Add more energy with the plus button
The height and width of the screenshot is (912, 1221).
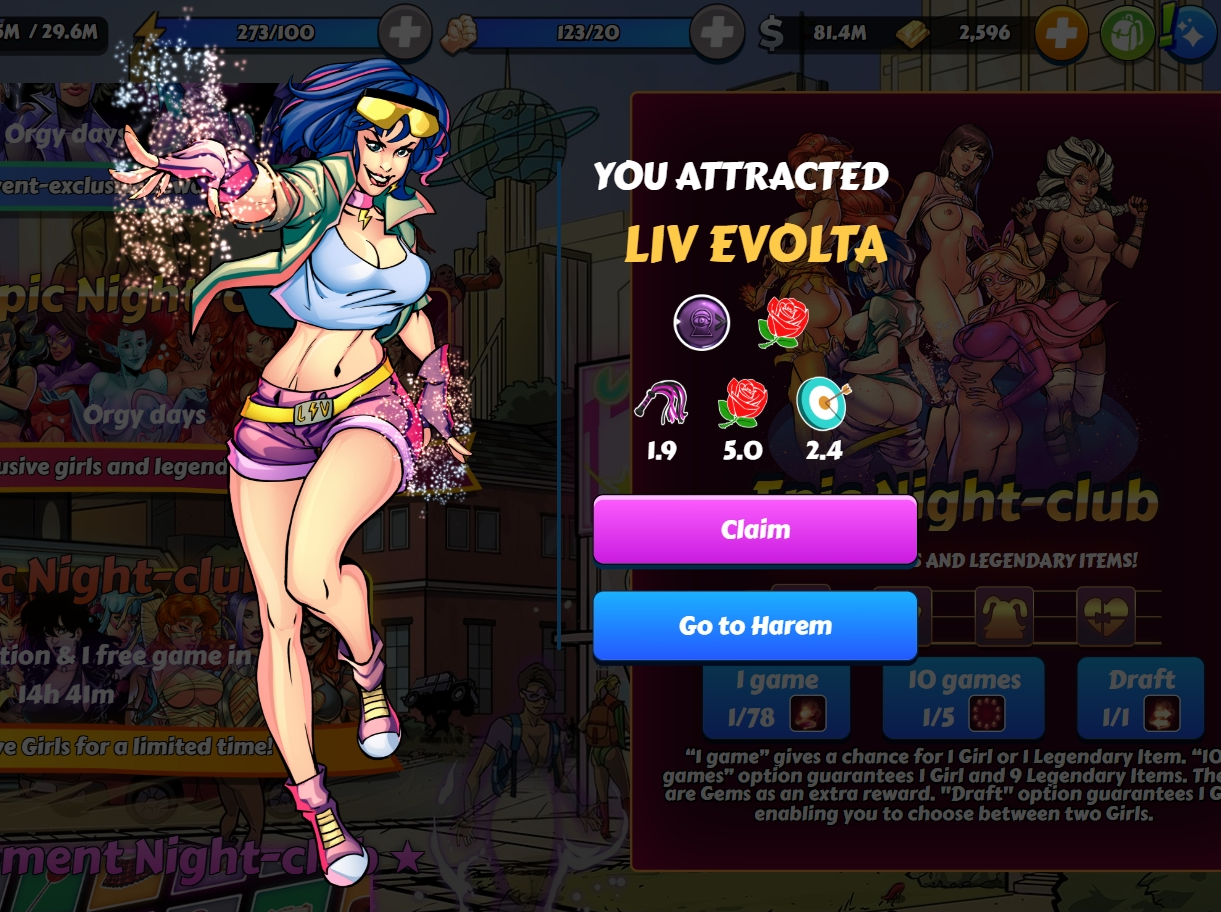(405, 33)
